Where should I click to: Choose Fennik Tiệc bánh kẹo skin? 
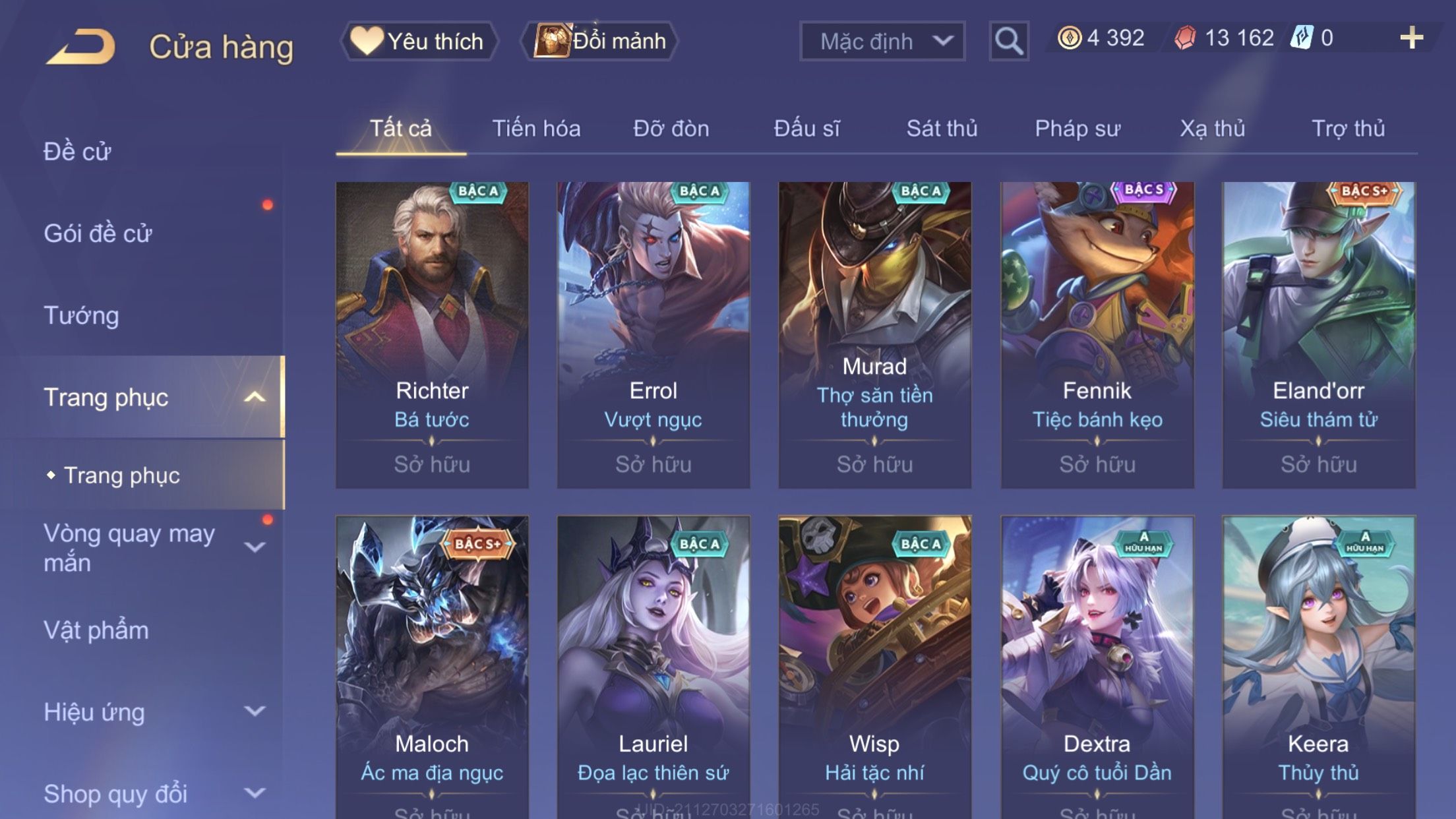(1097, 335)
